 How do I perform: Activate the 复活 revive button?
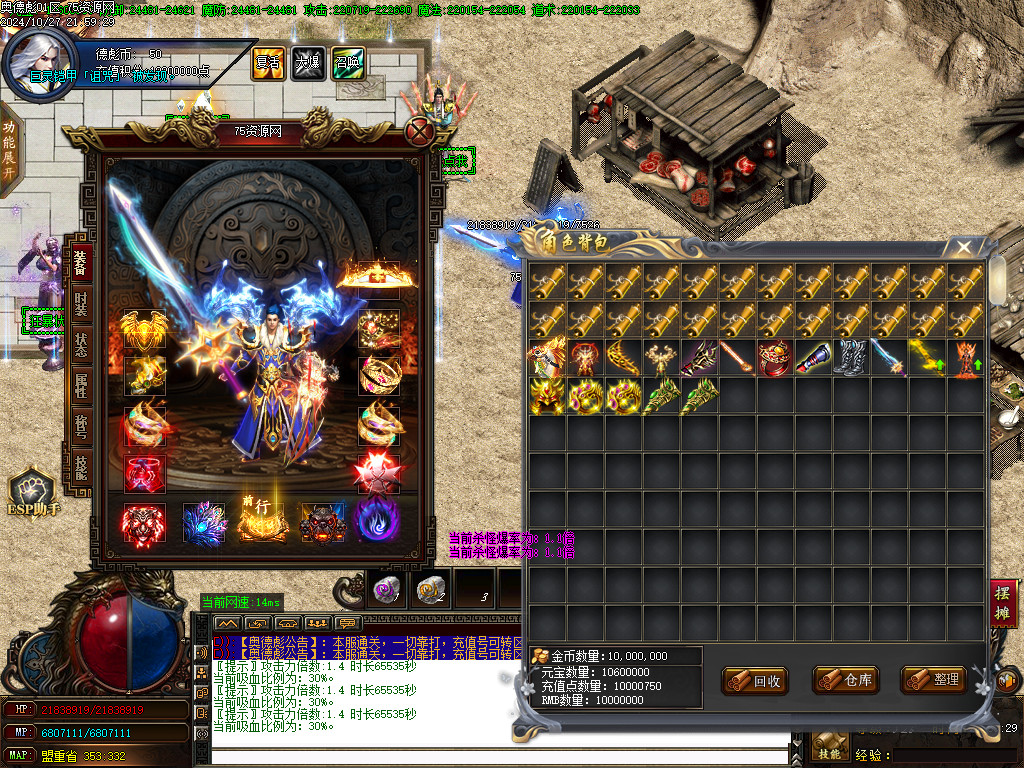267,62
